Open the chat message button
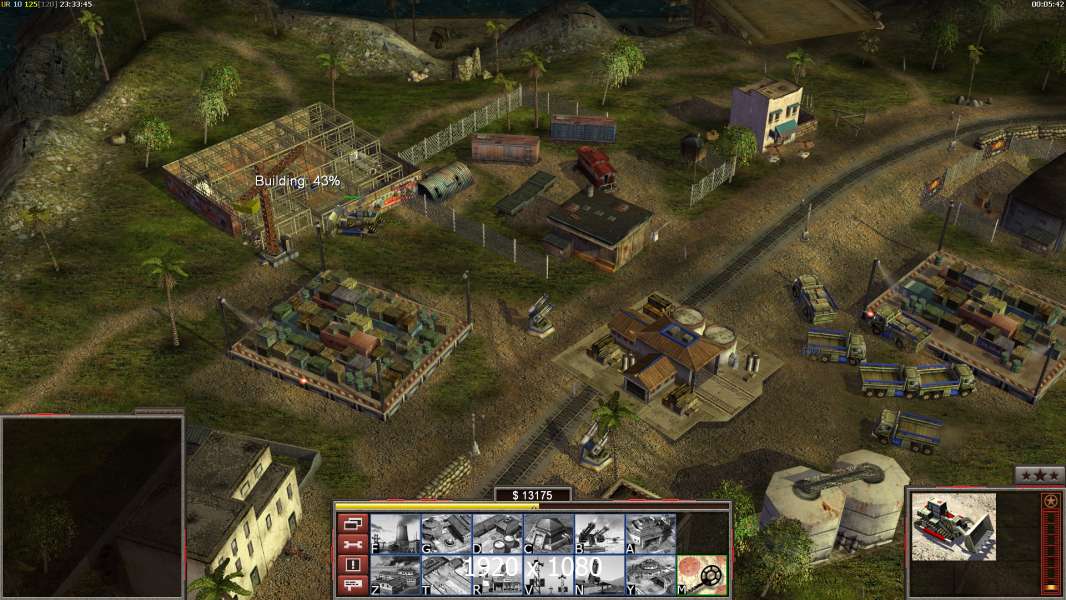Viewport: 1066px width, 600px height. coord(352,585)
